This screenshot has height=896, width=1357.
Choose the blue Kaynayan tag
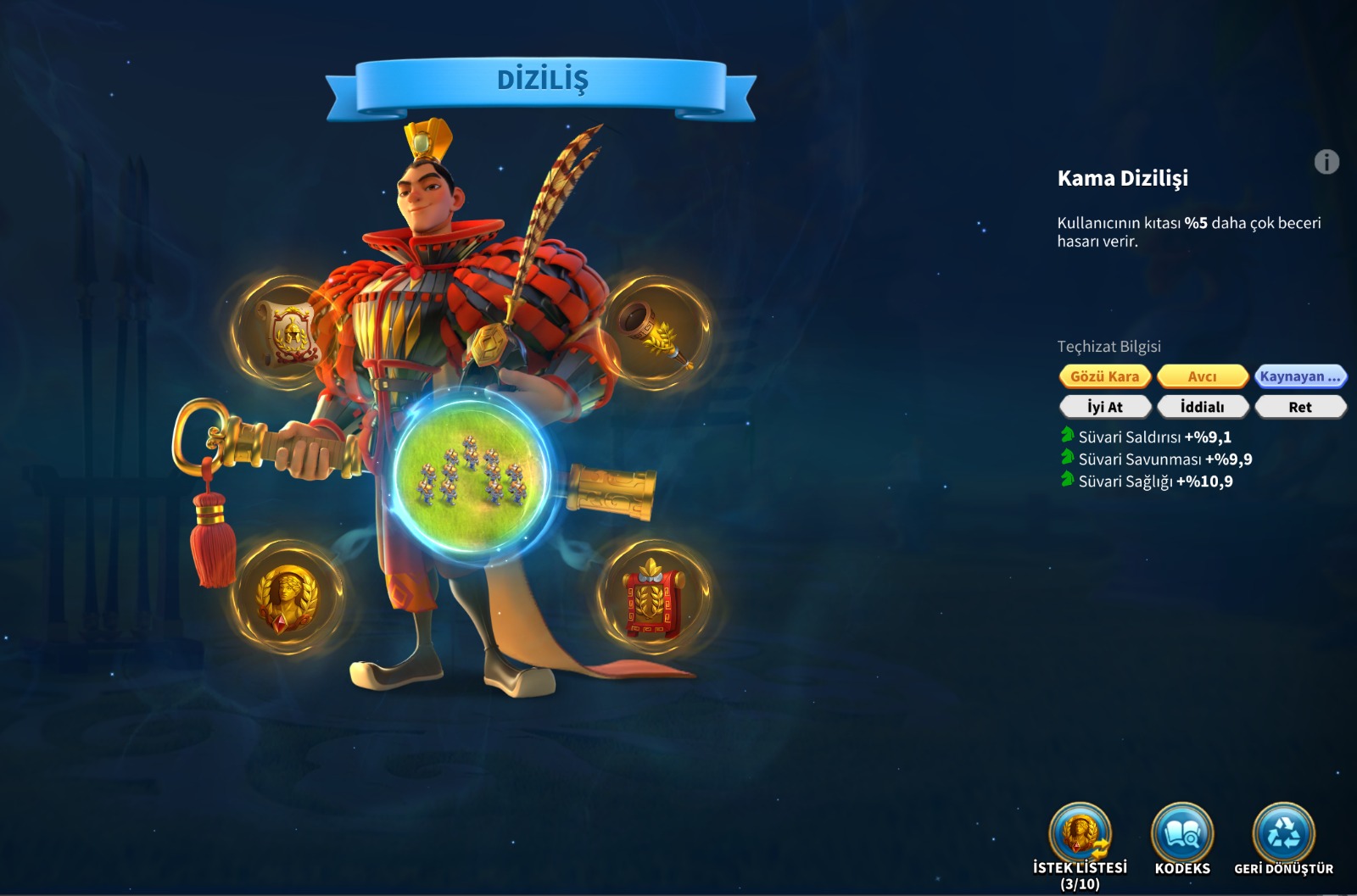[1299, 376]
